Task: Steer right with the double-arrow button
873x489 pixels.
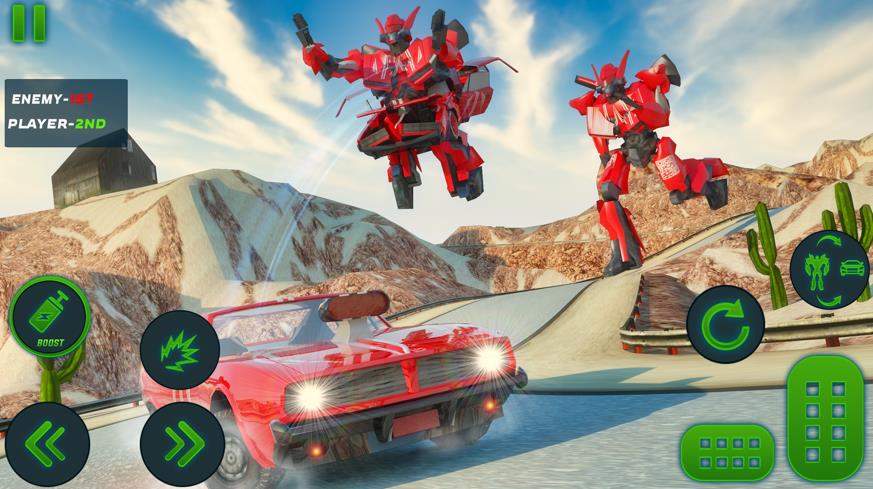Action: click(x=181, y=444)
